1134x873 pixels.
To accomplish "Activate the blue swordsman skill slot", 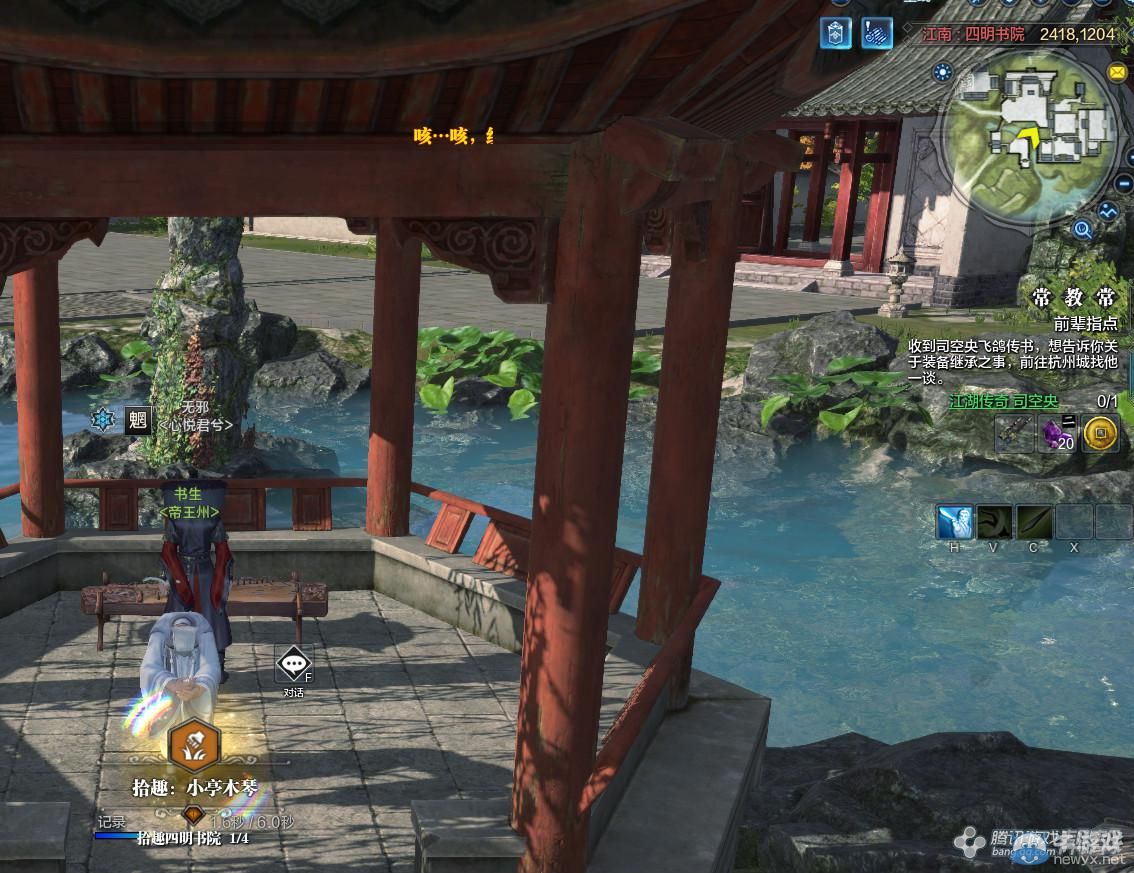I will tap(955, 522).
